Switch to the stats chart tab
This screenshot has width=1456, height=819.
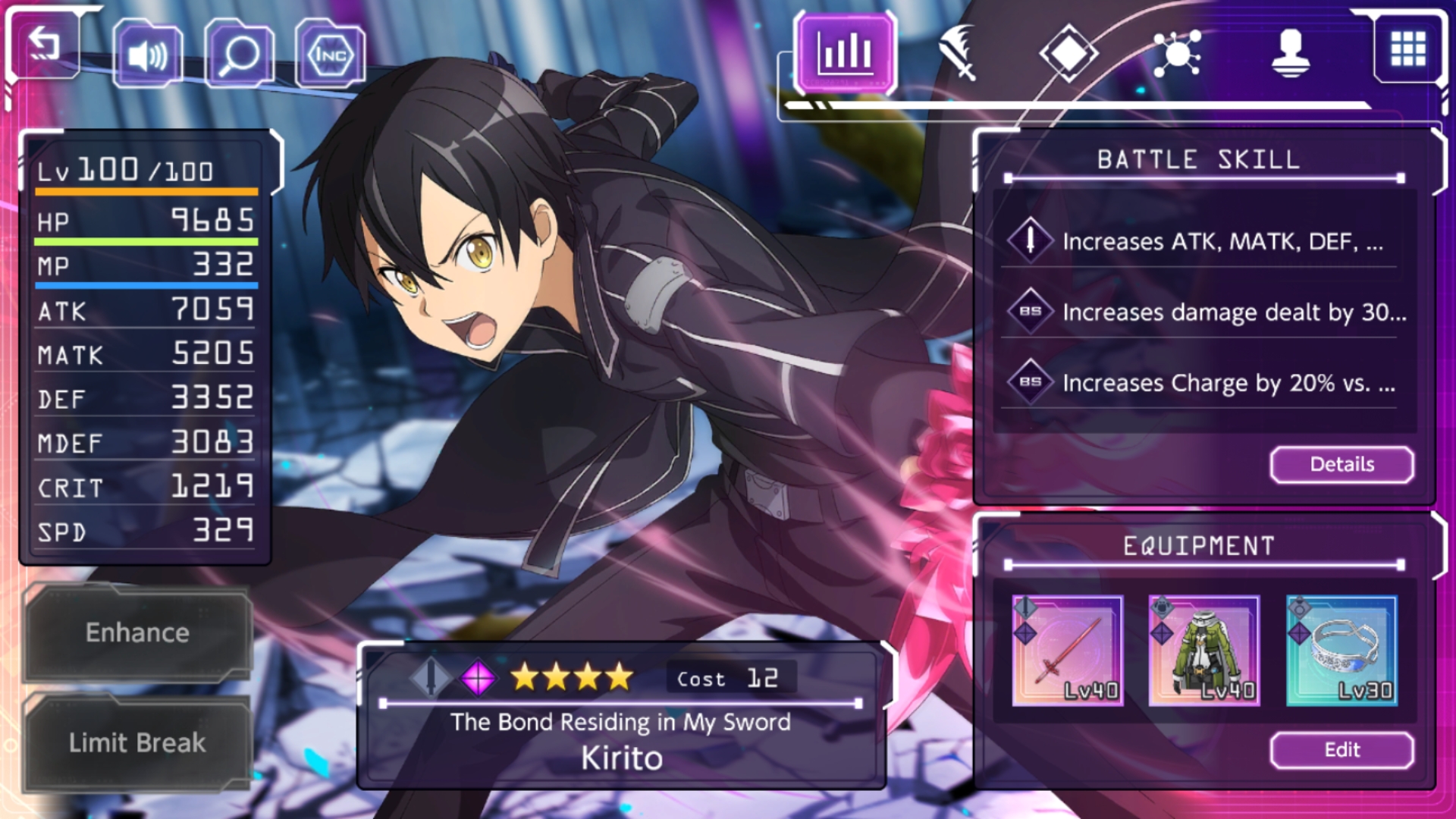pyautogui.click(x=844, y=55)
